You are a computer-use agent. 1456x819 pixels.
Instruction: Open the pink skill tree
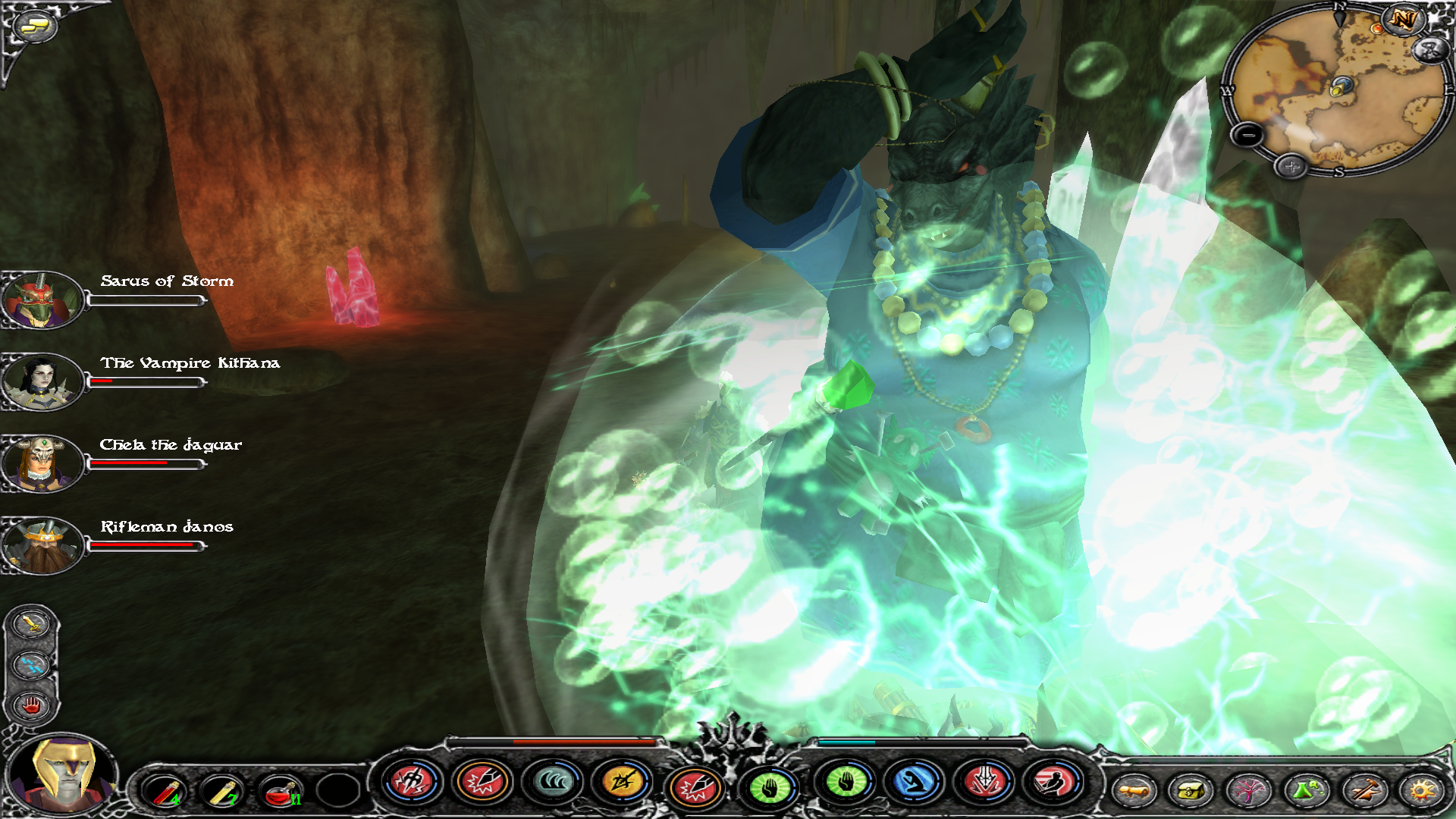1248,791
